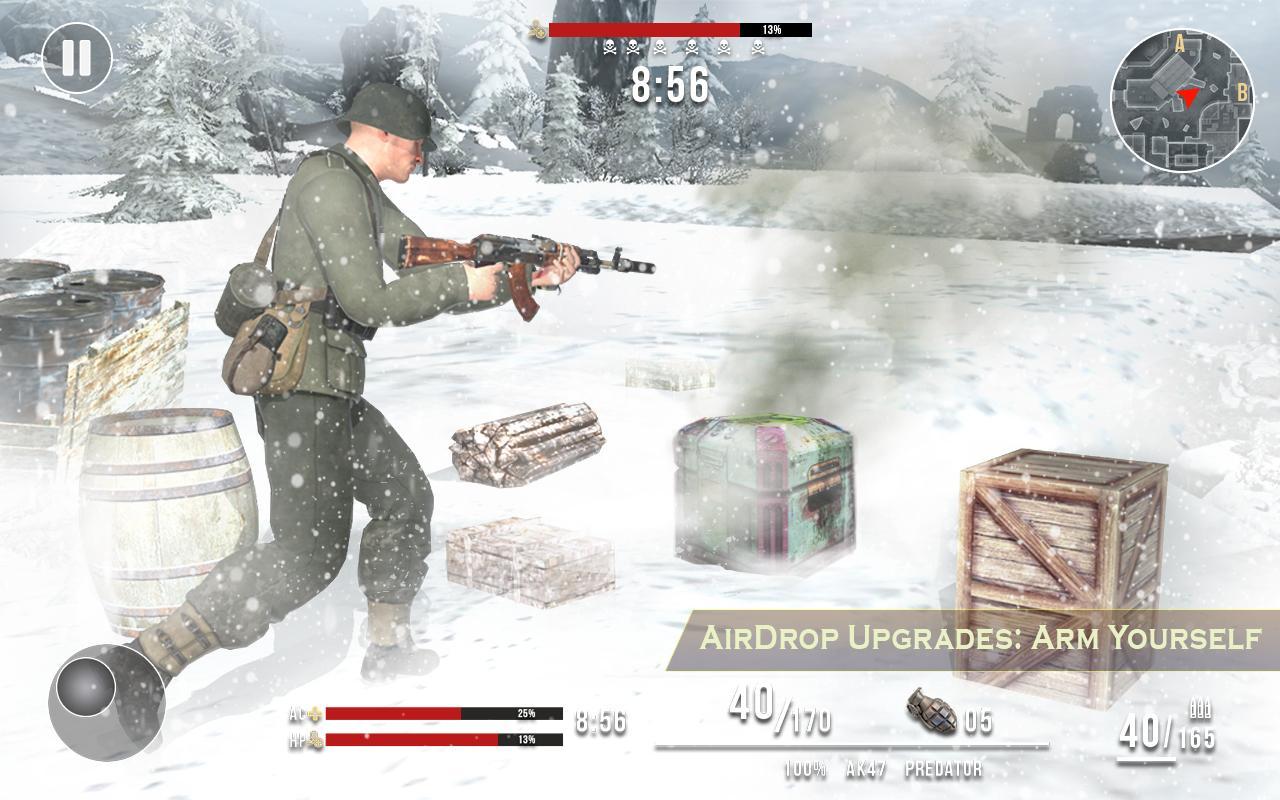Tap the AC status icon near the bottom bars
The width and height of the screenshot is (1280, 800).
pyautogui.click(x=316, y=715)
